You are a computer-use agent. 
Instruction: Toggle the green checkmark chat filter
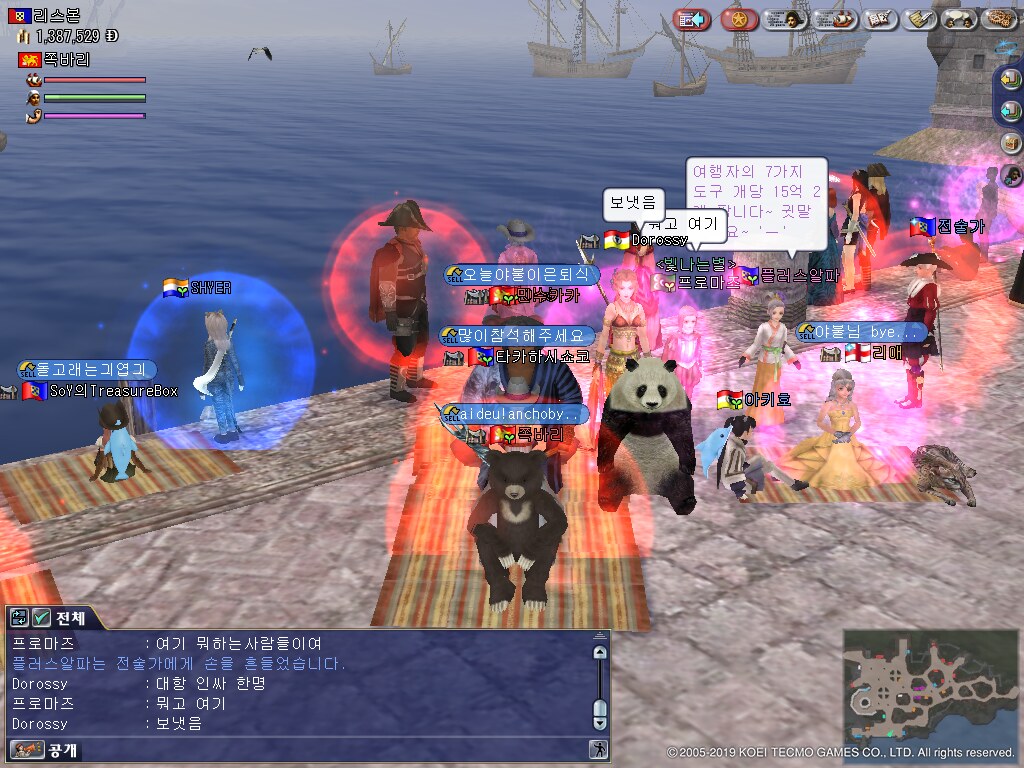coord(41,617)
